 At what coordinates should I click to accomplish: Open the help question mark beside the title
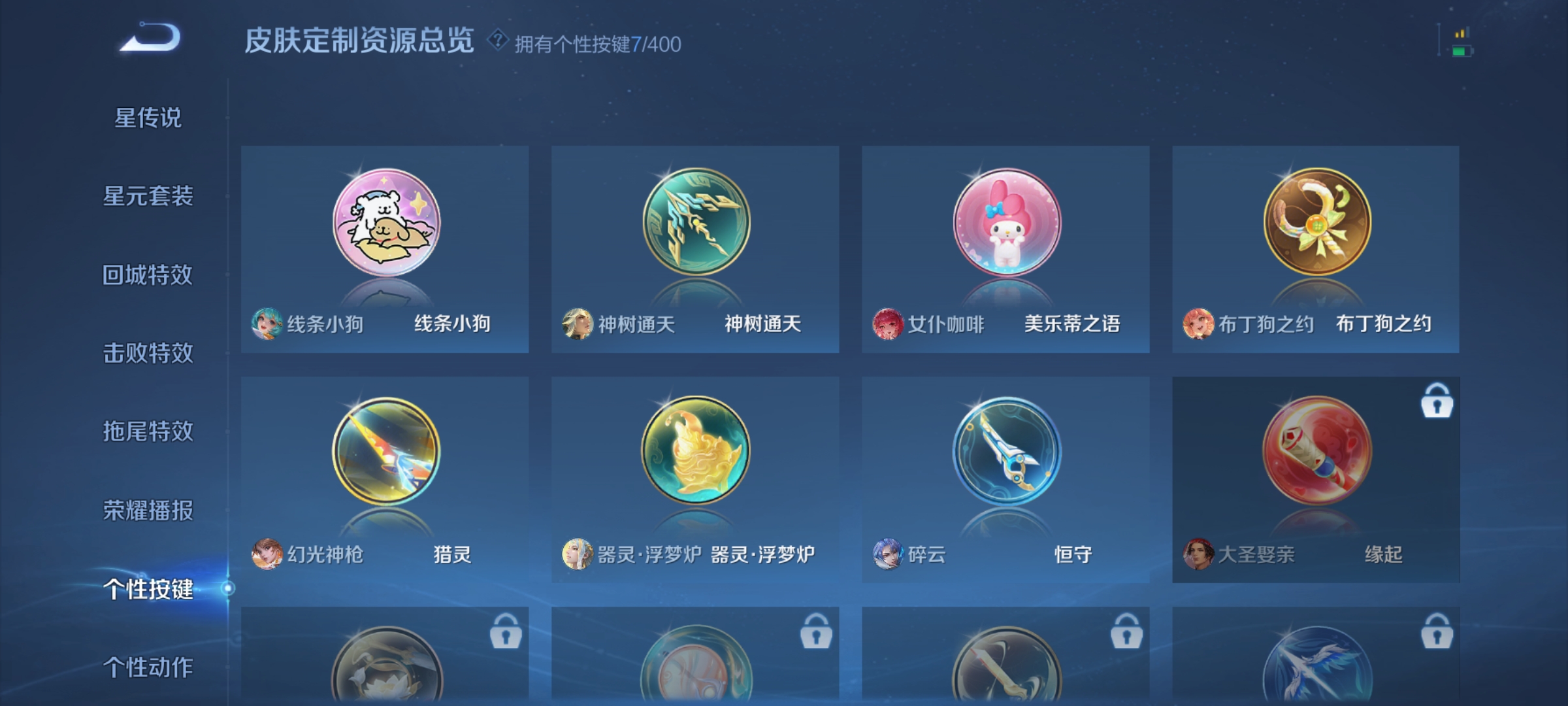(x=497, y=41)
